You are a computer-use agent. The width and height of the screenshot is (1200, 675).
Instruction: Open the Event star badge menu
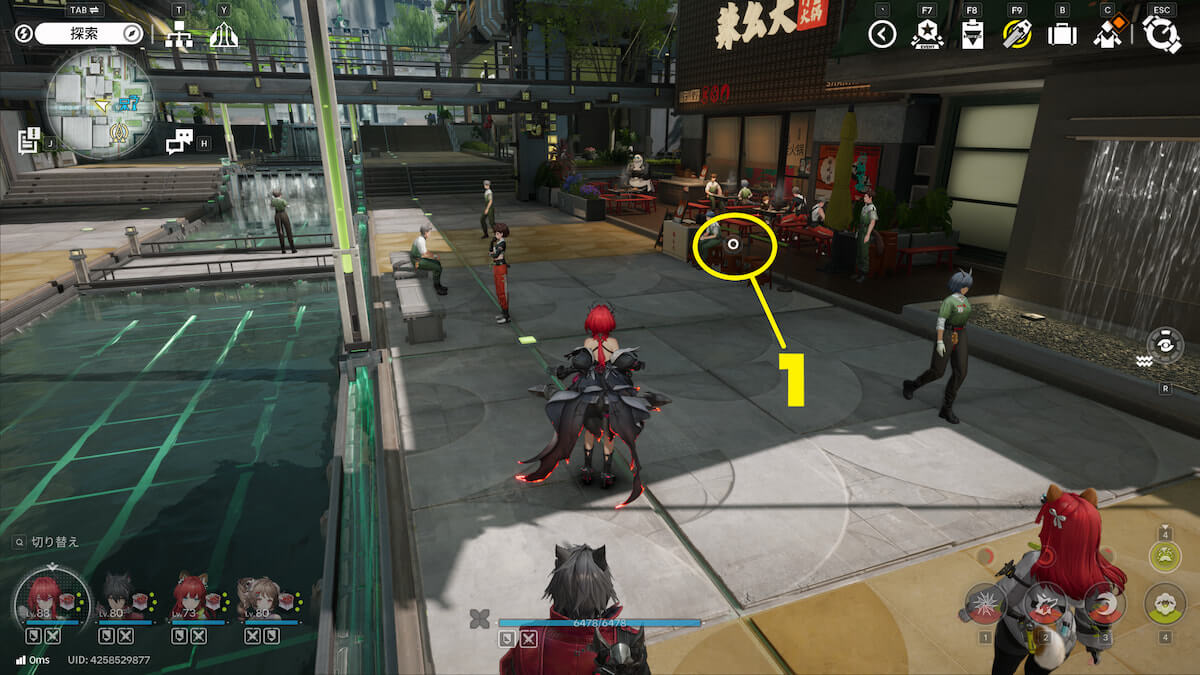pos(927,36)
